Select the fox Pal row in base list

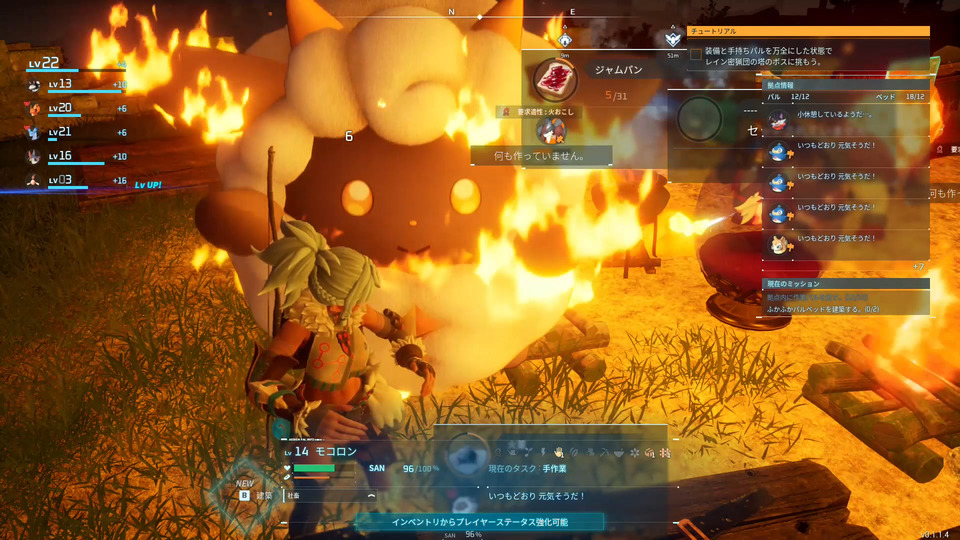[846, 242]
